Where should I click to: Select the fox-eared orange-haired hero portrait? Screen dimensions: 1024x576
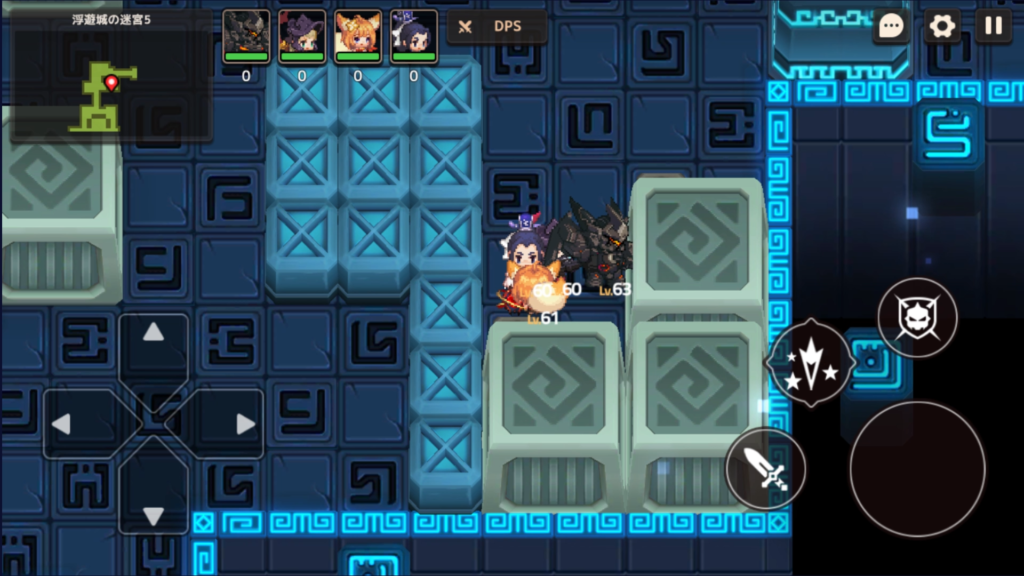(x=358, y=33)
